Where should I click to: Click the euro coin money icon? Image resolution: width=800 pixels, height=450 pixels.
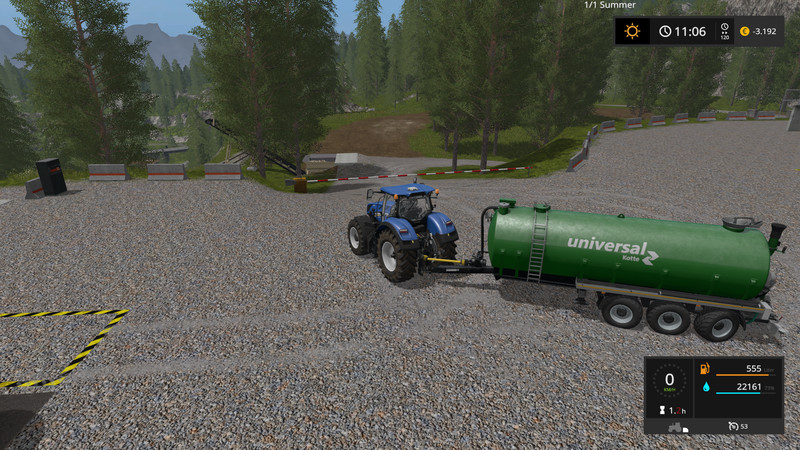743,32
